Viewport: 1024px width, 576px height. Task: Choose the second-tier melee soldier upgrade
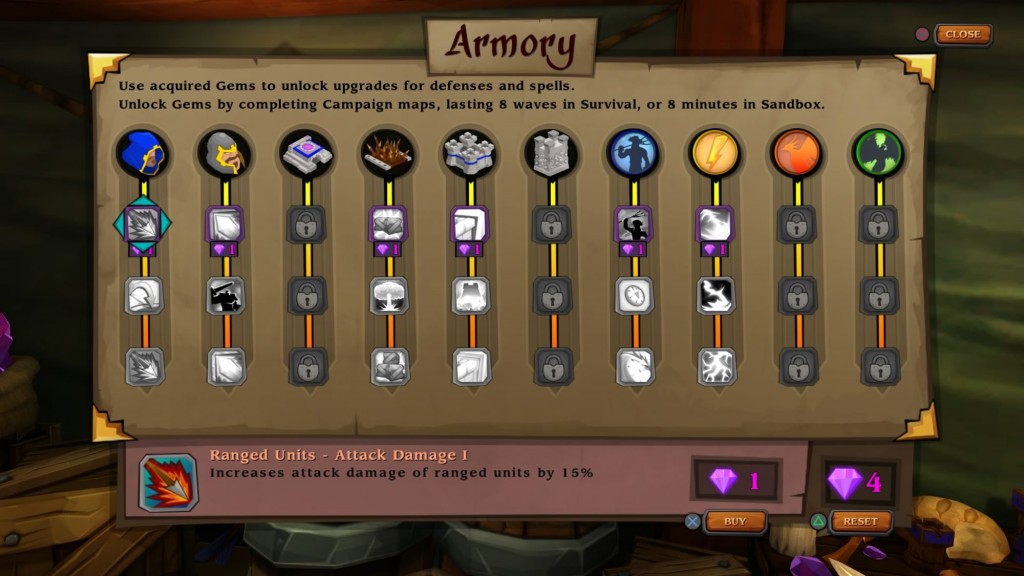coord(226,296)
